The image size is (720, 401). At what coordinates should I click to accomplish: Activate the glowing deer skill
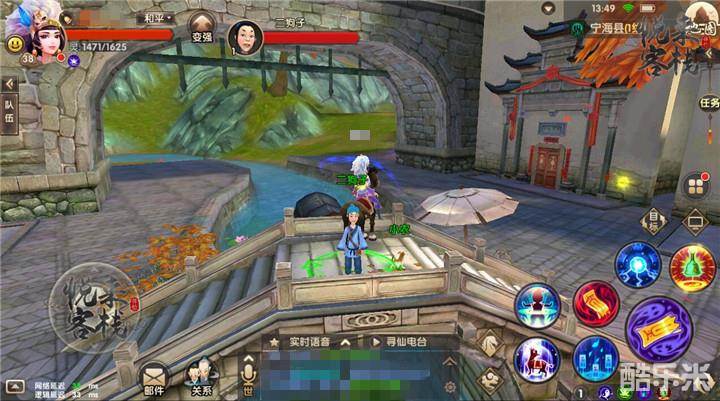pyautogui.click(x=537, y=359)
